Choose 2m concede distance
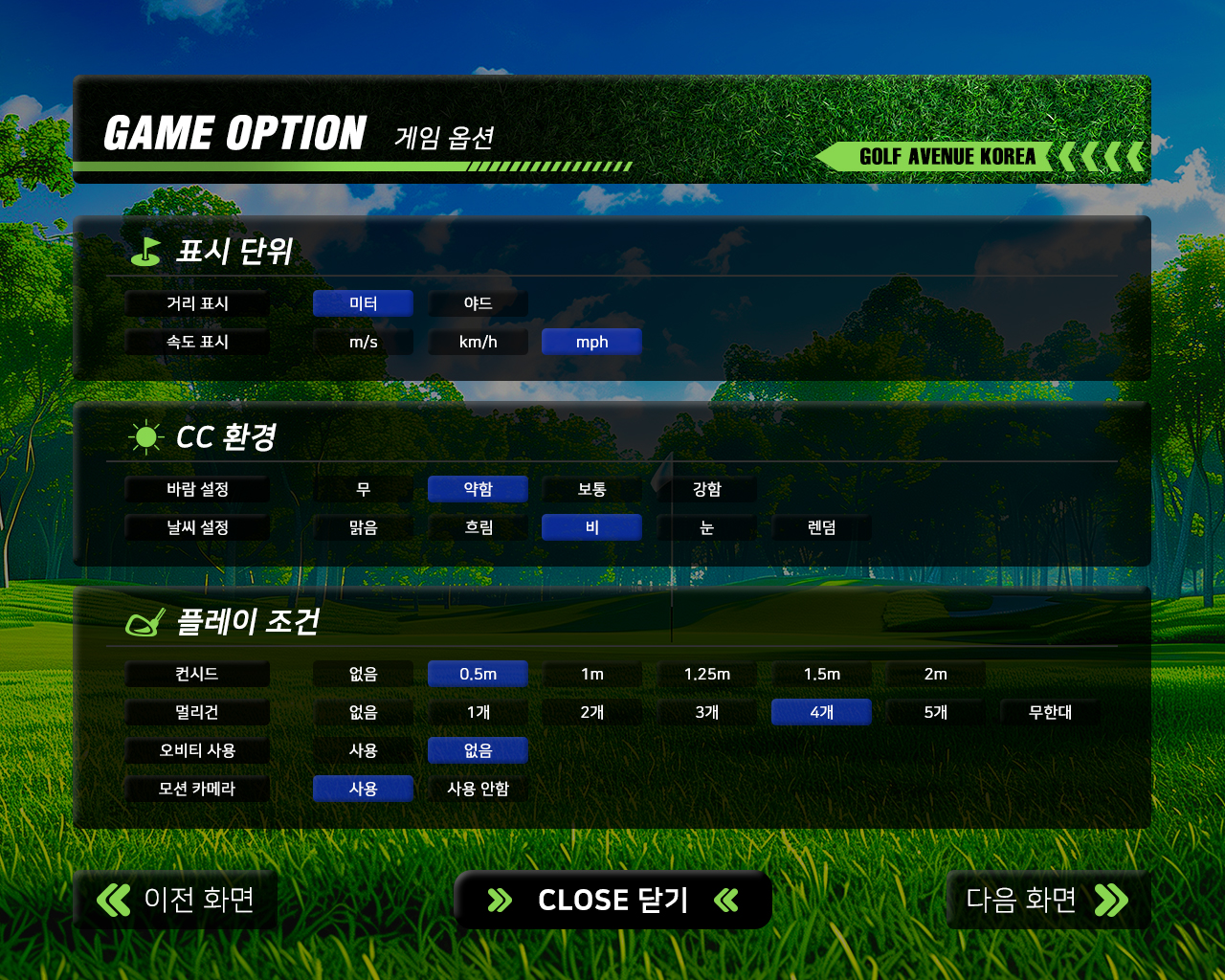Viewport: 1225px width, 980px height. point(935,674)
